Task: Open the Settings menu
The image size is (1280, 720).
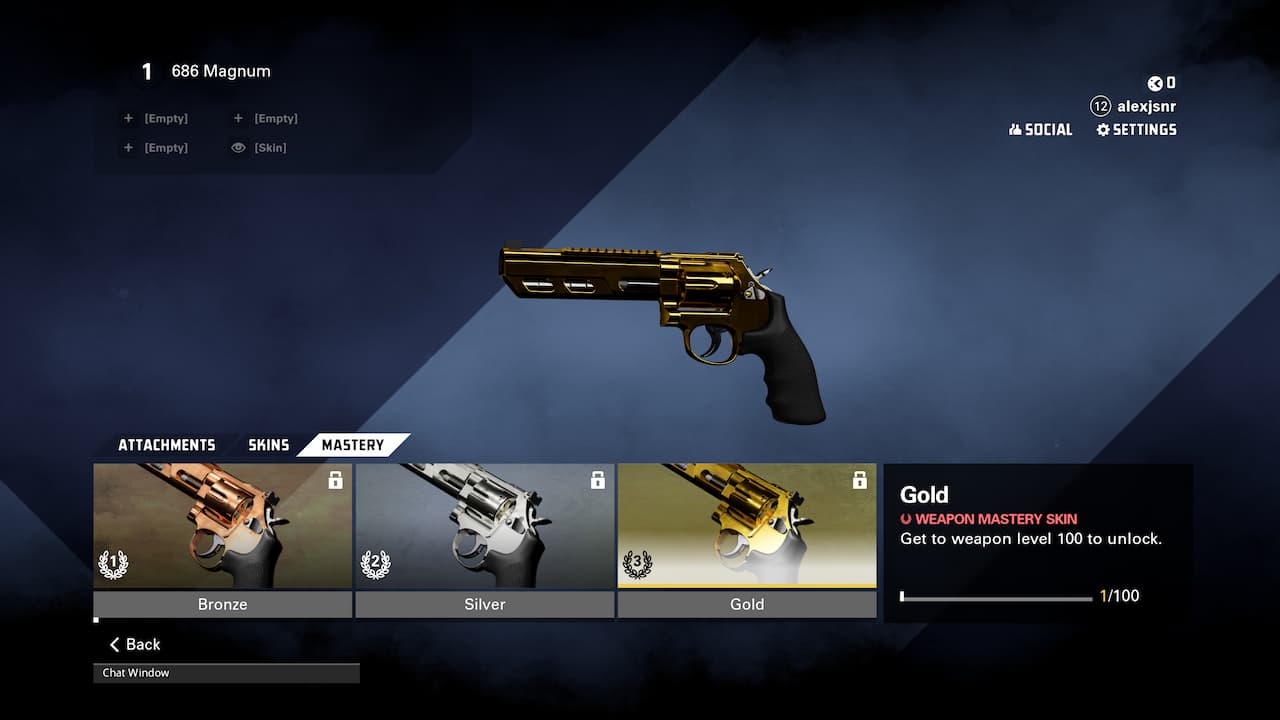Action: click(x=1136, y=130)
